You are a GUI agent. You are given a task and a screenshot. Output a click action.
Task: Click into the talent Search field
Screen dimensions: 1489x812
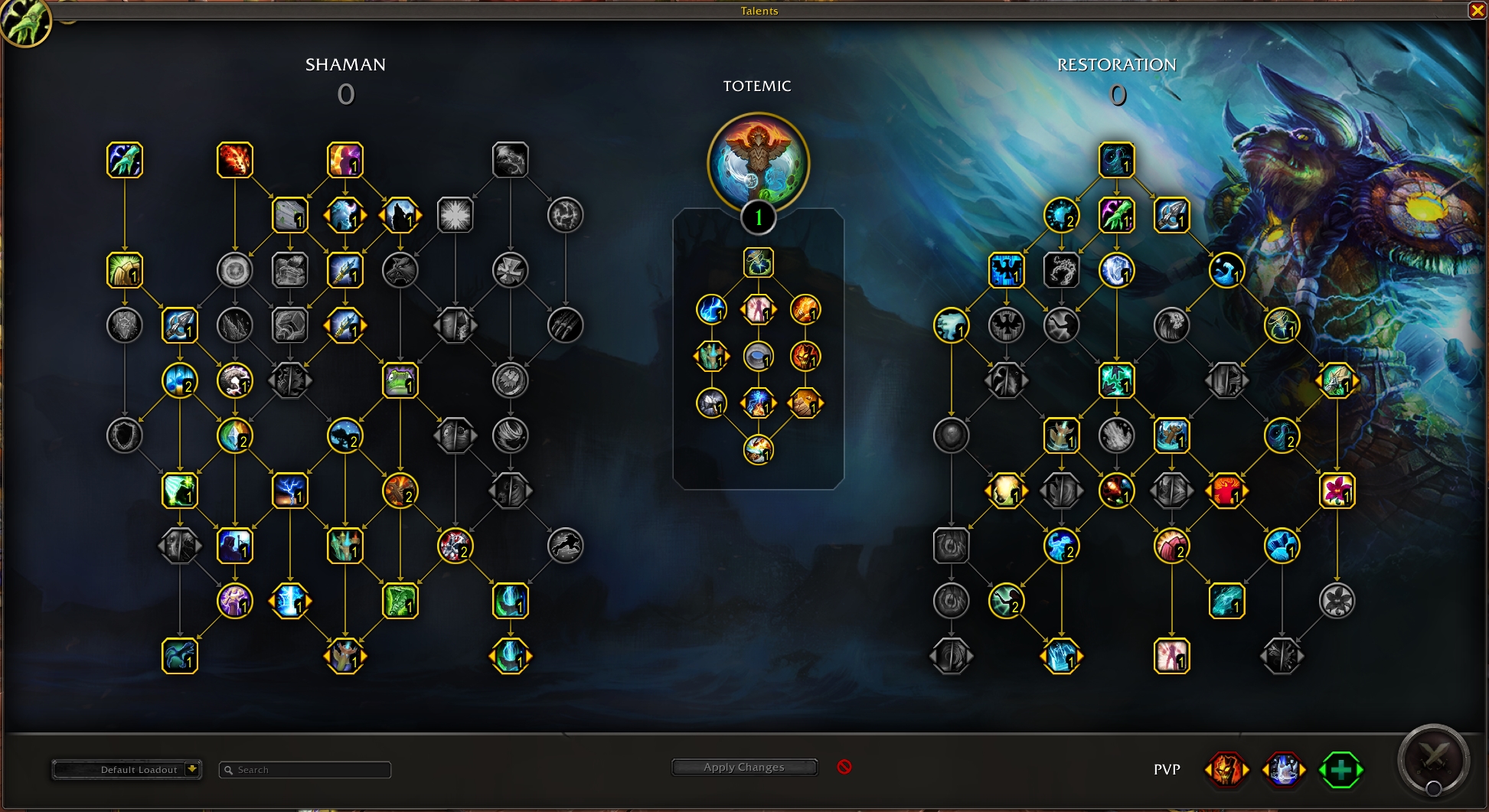pyautogui.click(x=304, y=770)
